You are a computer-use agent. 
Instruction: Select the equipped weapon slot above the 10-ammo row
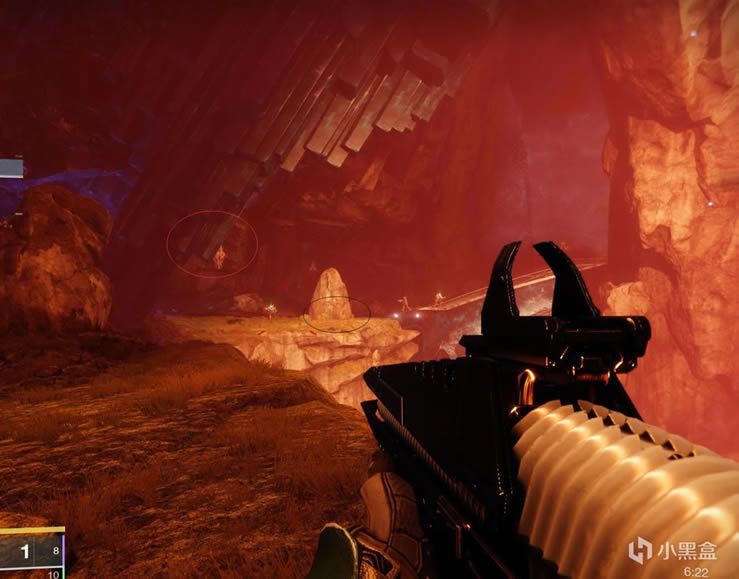tap(30, 549)
